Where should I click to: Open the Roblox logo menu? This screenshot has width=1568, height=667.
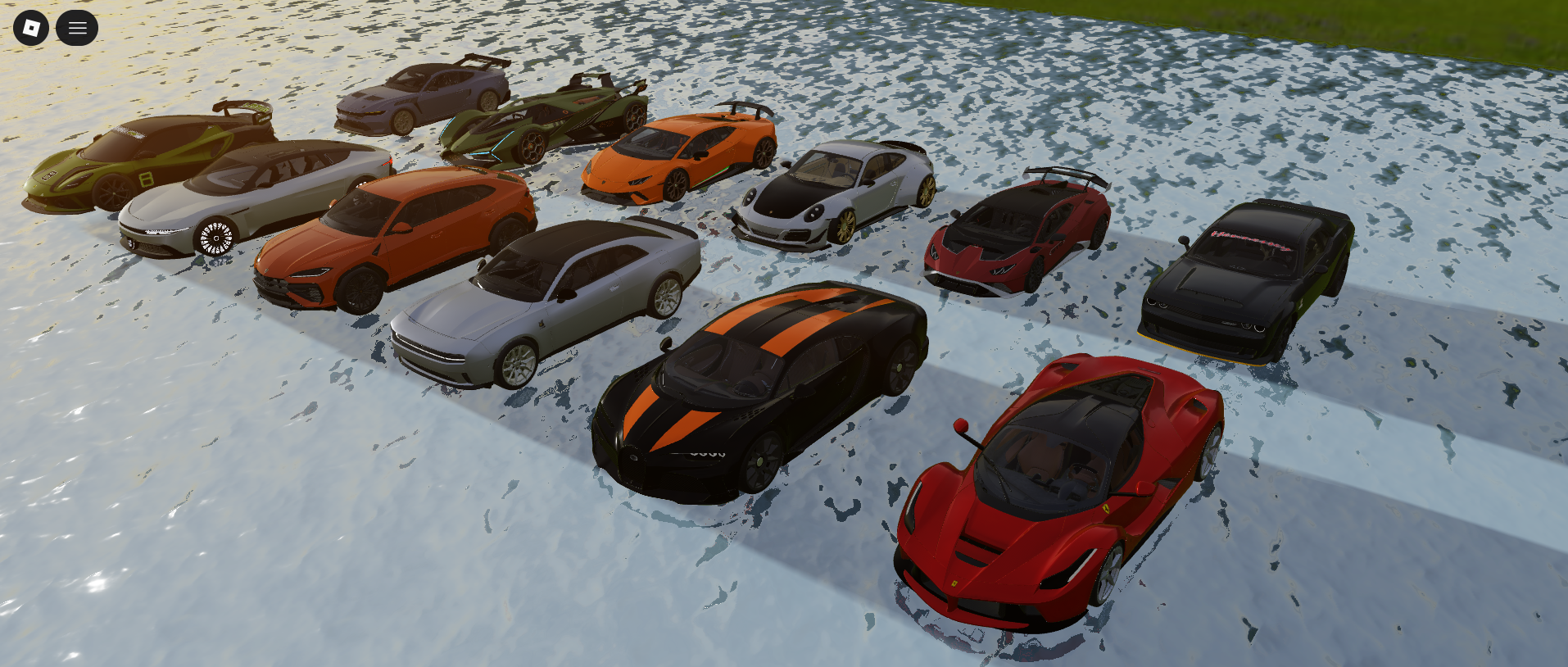(x=31, y=28)
